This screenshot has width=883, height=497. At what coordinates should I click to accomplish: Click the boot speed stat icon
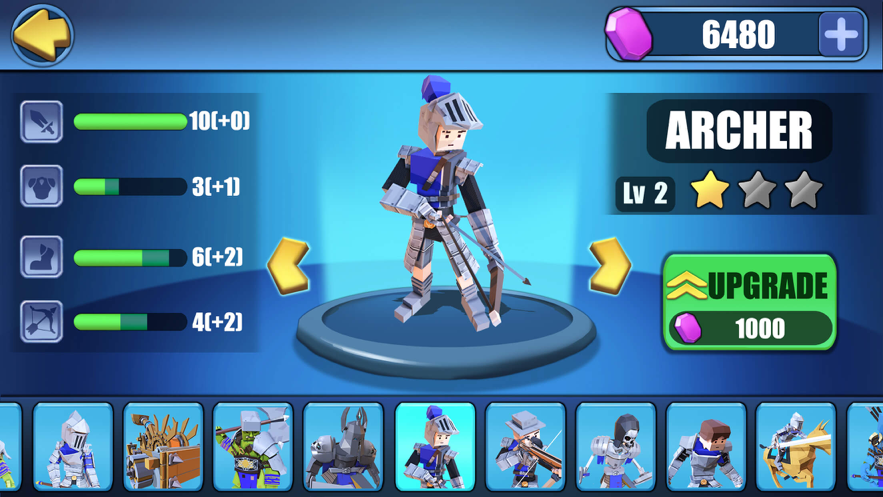click(x=42, y=257)
